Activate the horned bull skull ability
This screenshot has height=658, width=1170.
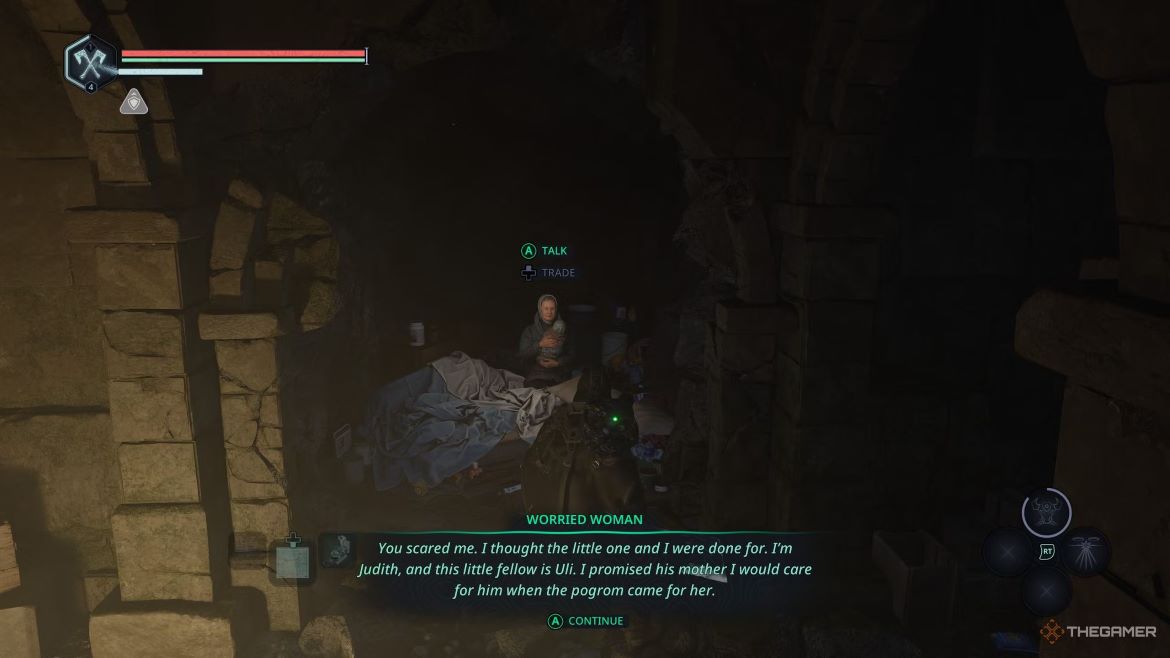pos(1046,512)
